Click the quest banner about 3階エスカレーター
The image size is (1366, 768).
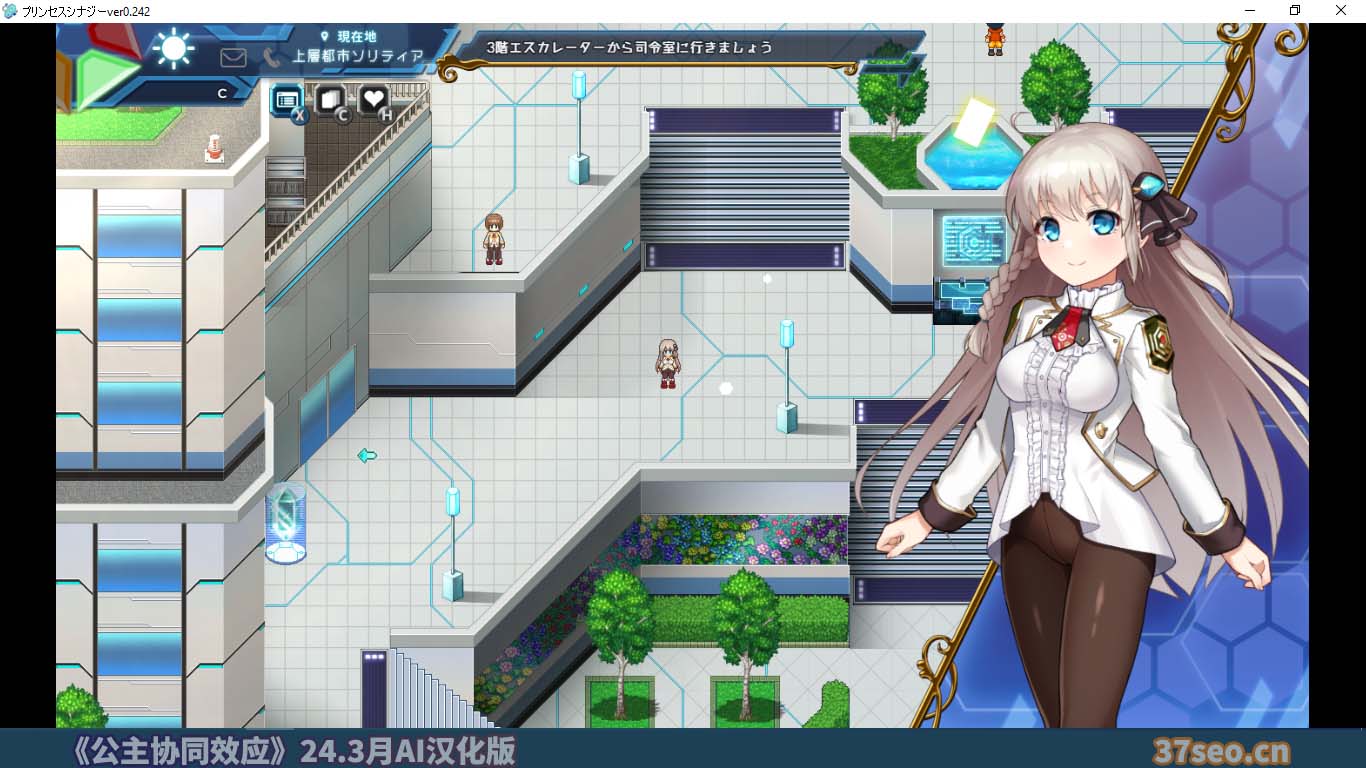(628, 46)
